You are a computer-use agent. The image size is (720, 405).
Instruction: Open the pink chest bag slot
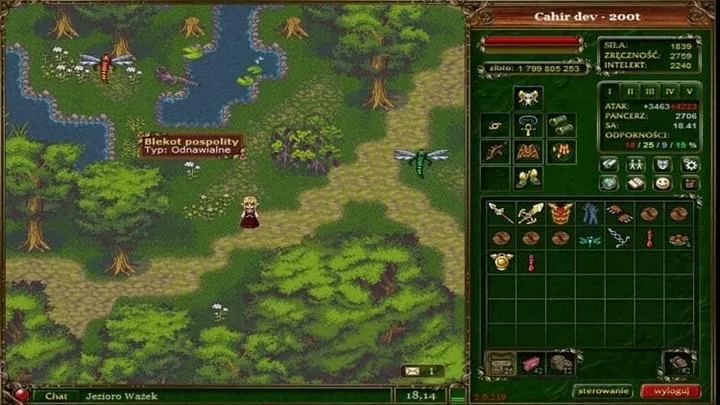pyautogui.click(x=531, y=361)
